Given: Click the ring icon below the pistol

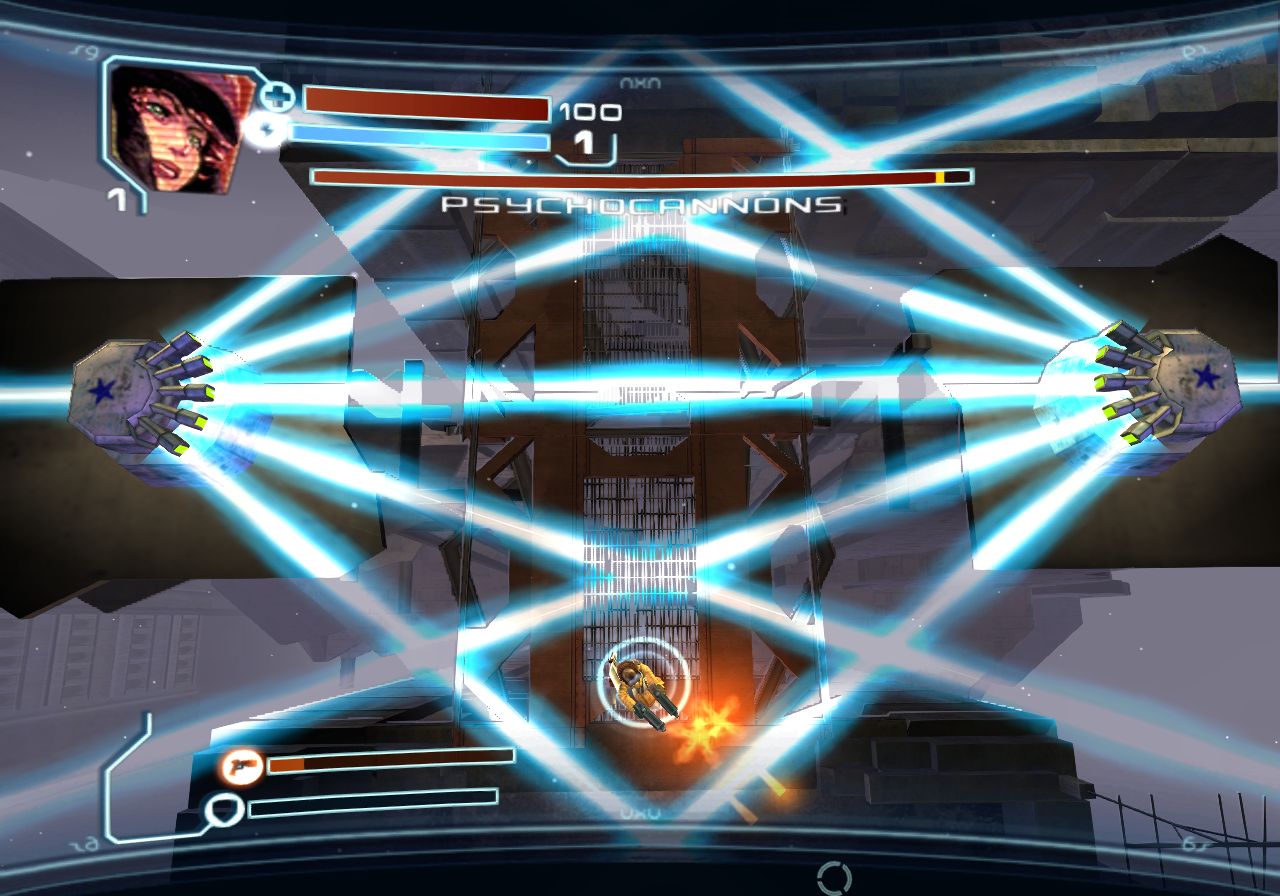Looking at the screenshot, I should point(223,808).
